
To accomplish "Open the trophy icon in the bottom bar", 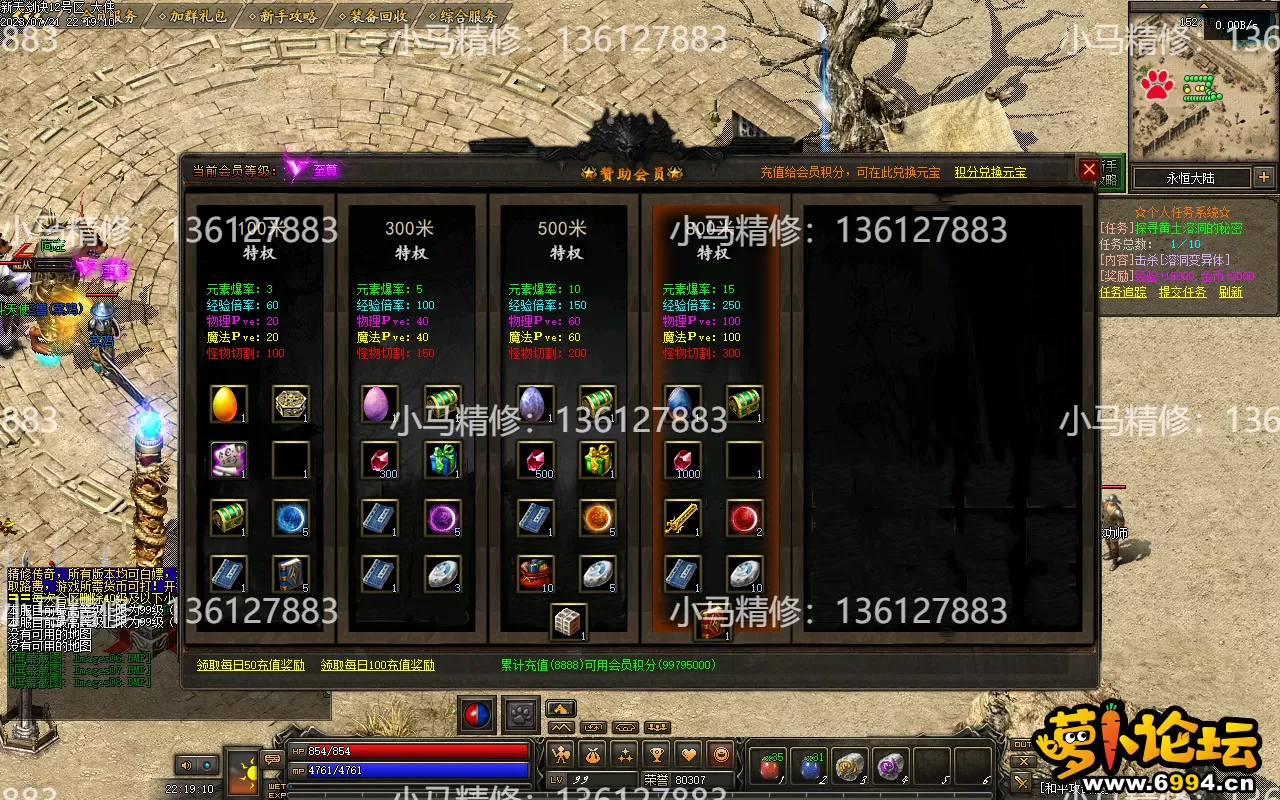I will click(x=657, y=755).
